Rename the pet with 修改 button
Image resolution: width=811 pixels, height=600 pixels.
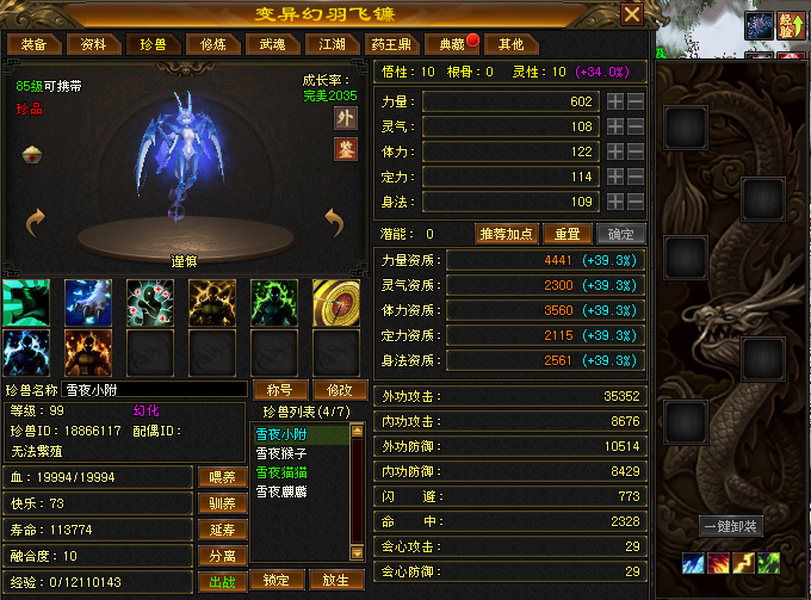click(333, 389)
